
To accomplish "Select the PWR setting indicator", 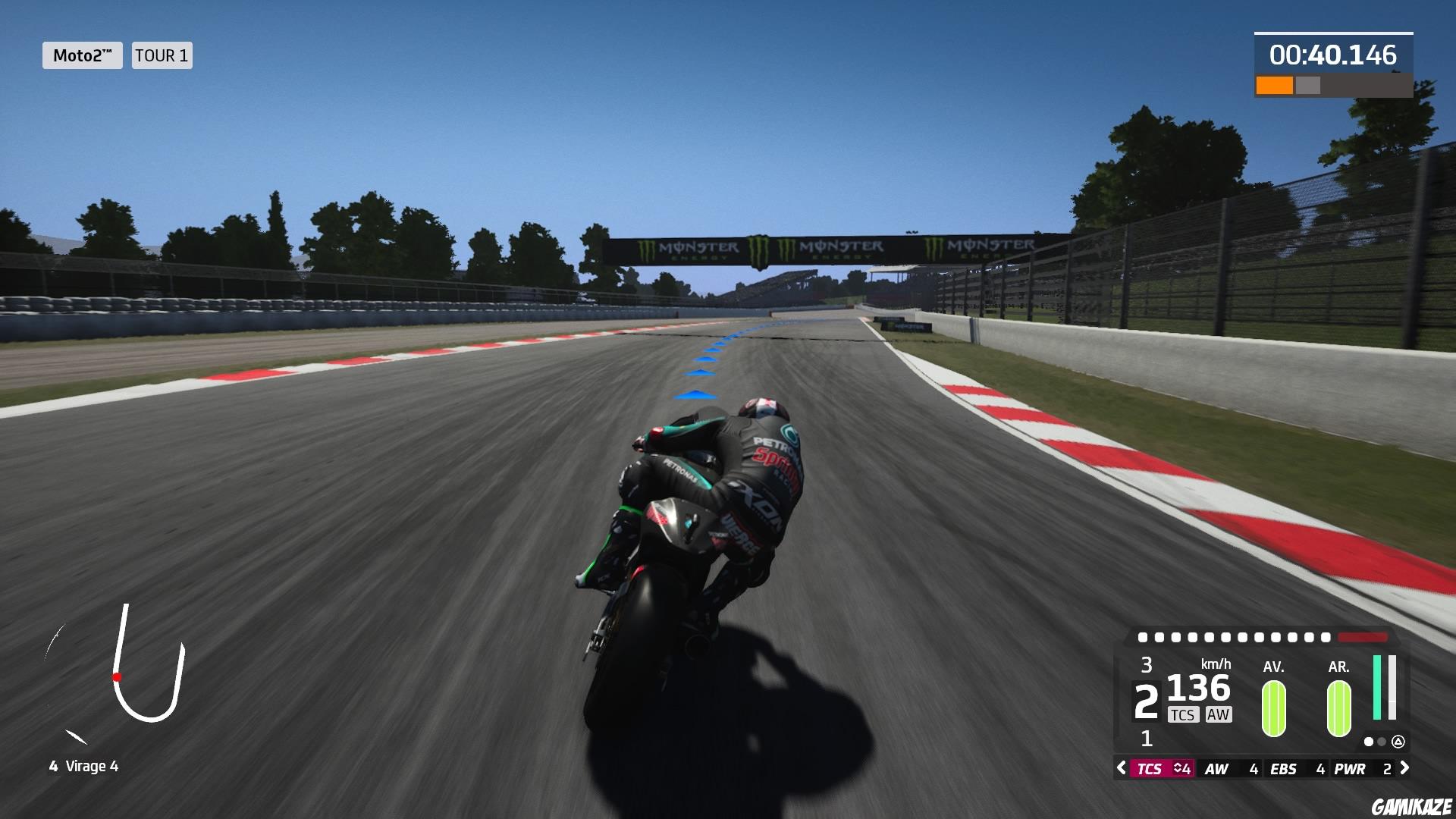I will (x=1350, y=769).
